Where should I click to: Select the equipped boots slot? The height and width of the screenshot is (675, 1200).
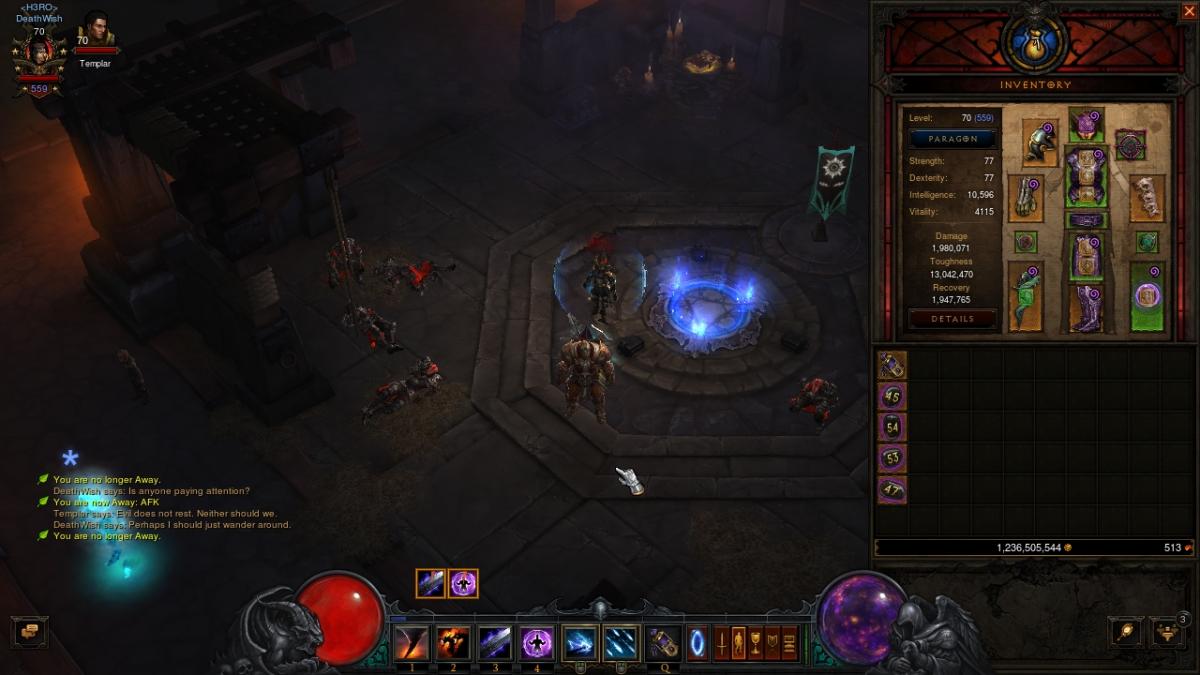click(x=1086, y=309)
